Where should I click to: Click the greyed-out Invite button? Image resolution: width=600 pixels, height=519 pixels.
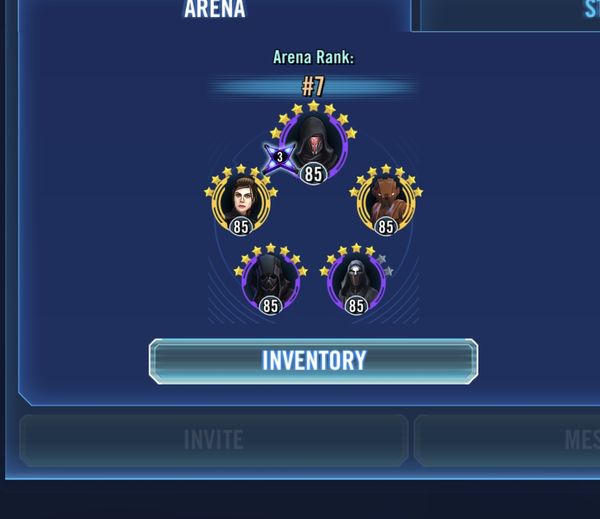click(214, 440)
